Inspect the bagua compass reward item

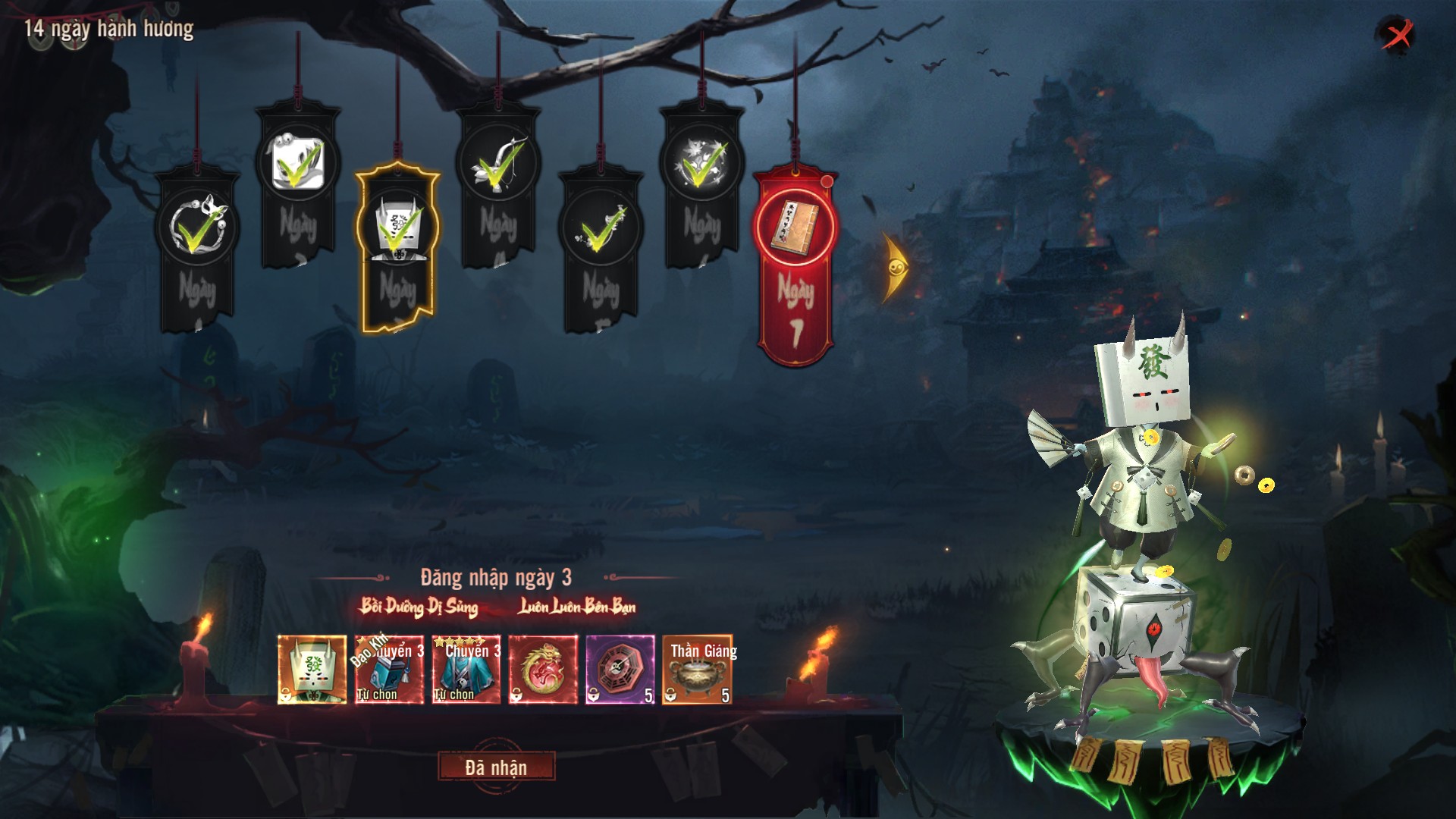coord(620,670)
